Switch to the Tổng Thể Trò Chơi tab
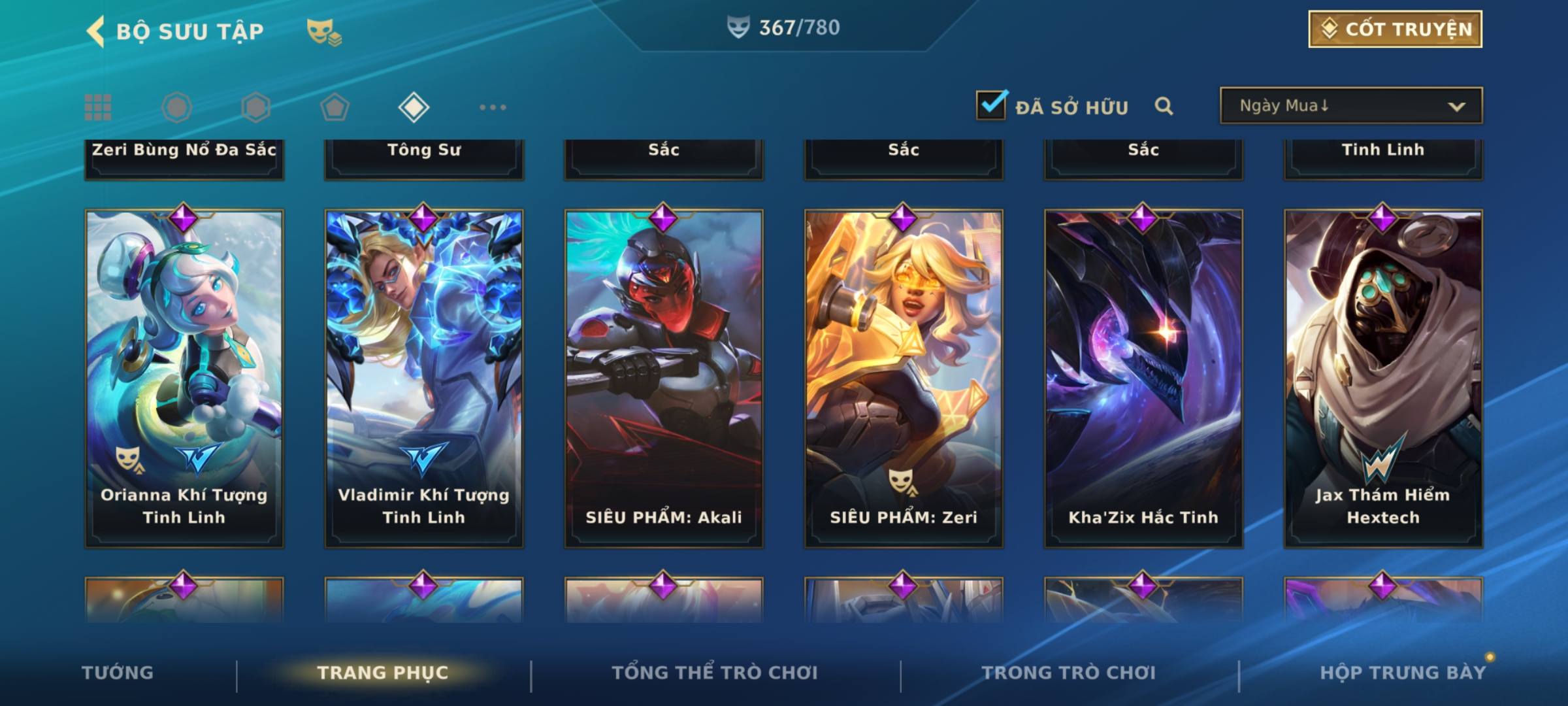The image size is (1568, 706). point(715,673)
